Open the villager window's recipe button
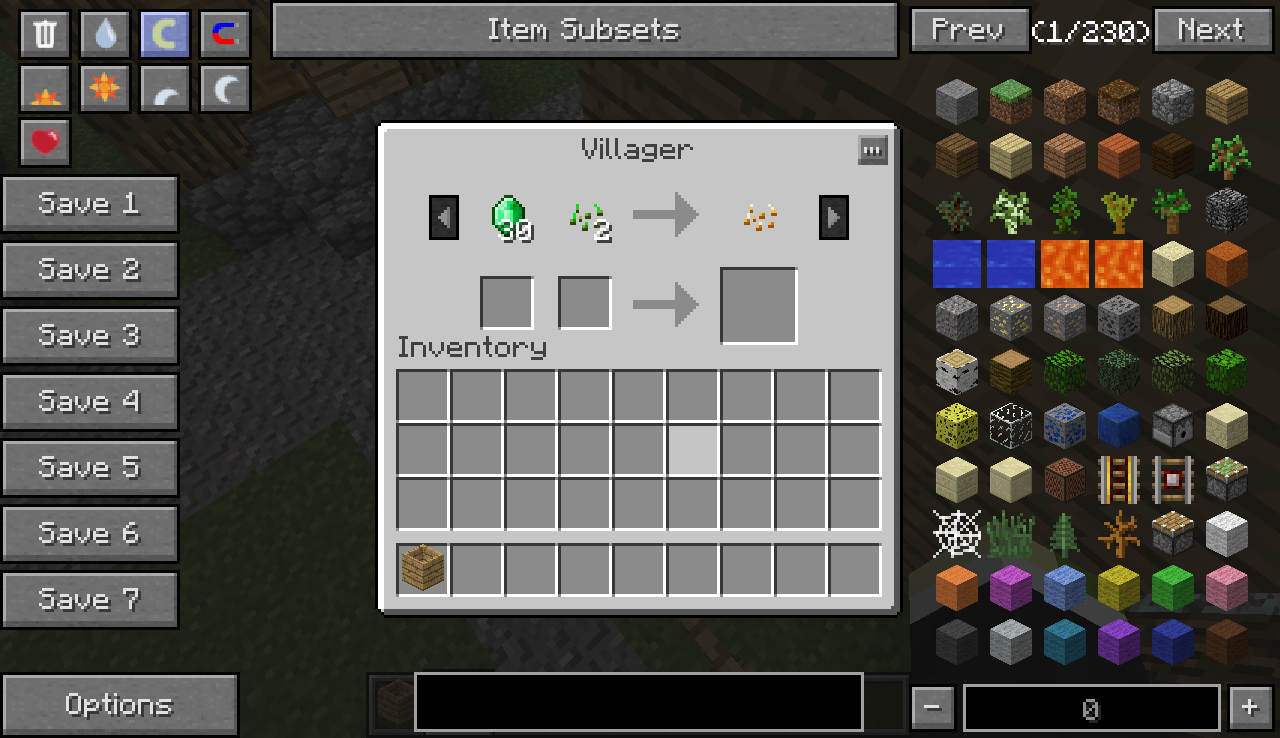The width and height of the screenshot is (1280, 738). 872,151
